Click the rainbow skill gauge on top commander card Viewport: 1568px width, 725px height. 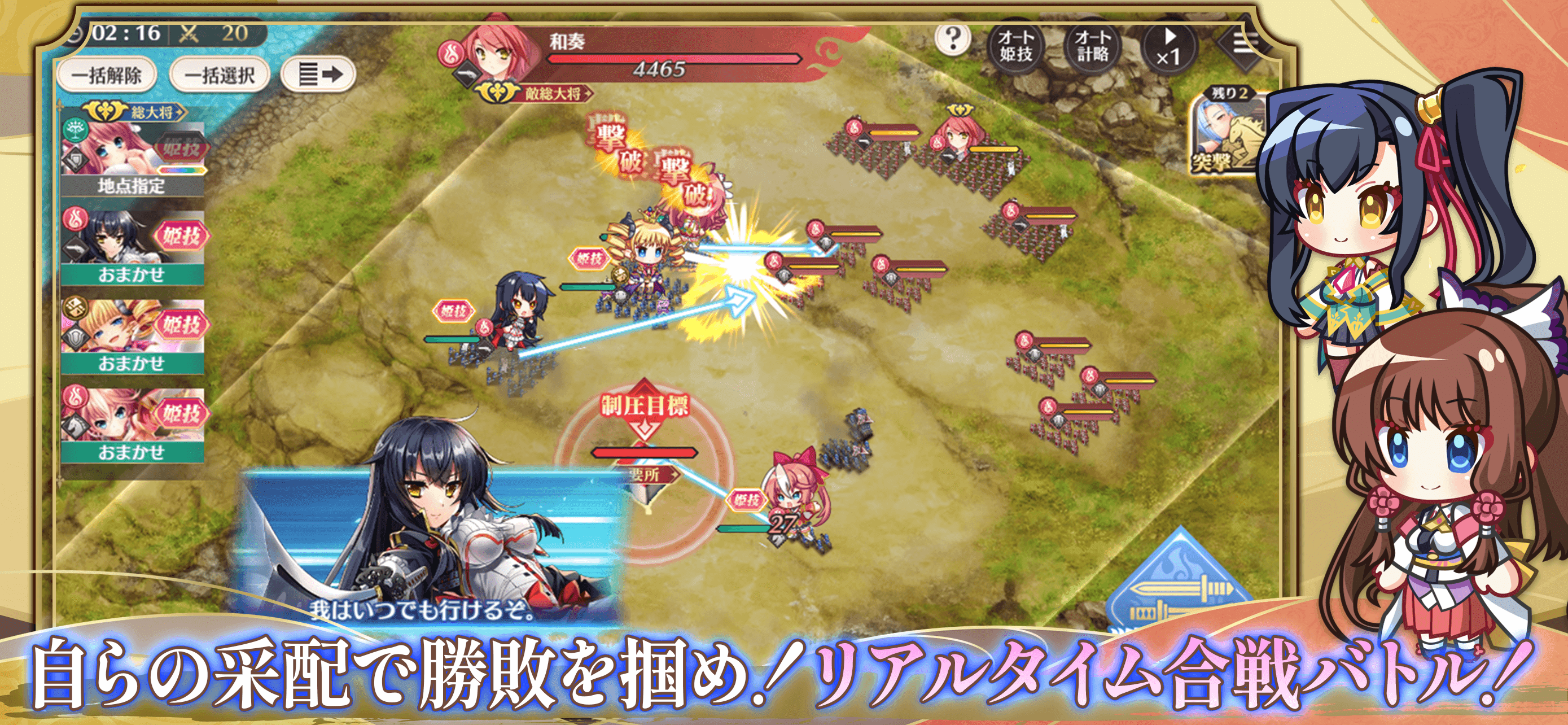click(179, 171)
